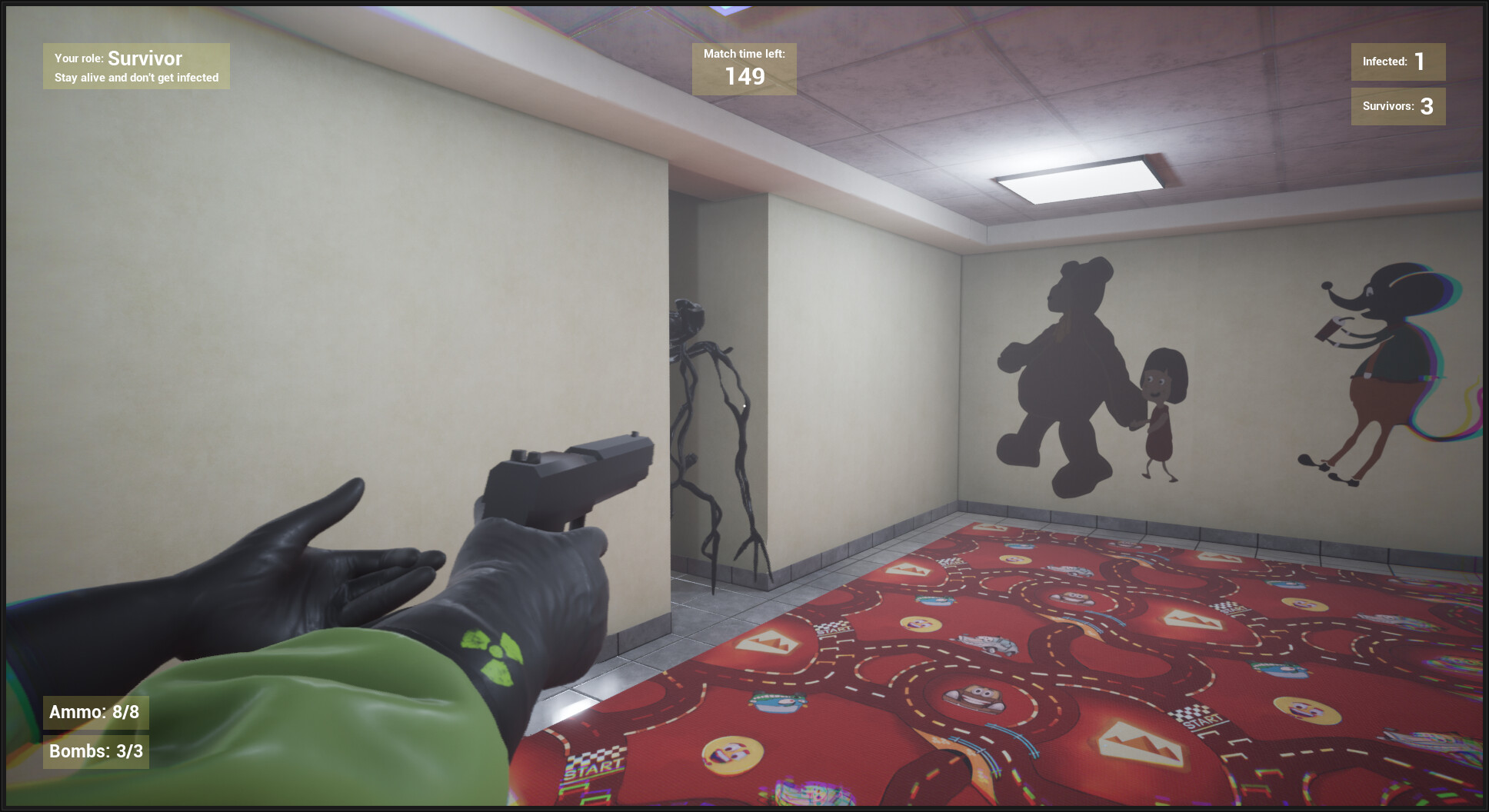Image resolution: width=1489 pixels, height=812 pixels.
Task: Open the Match time left timer panel
Action: pyautogui.click(x=743, y=68)
